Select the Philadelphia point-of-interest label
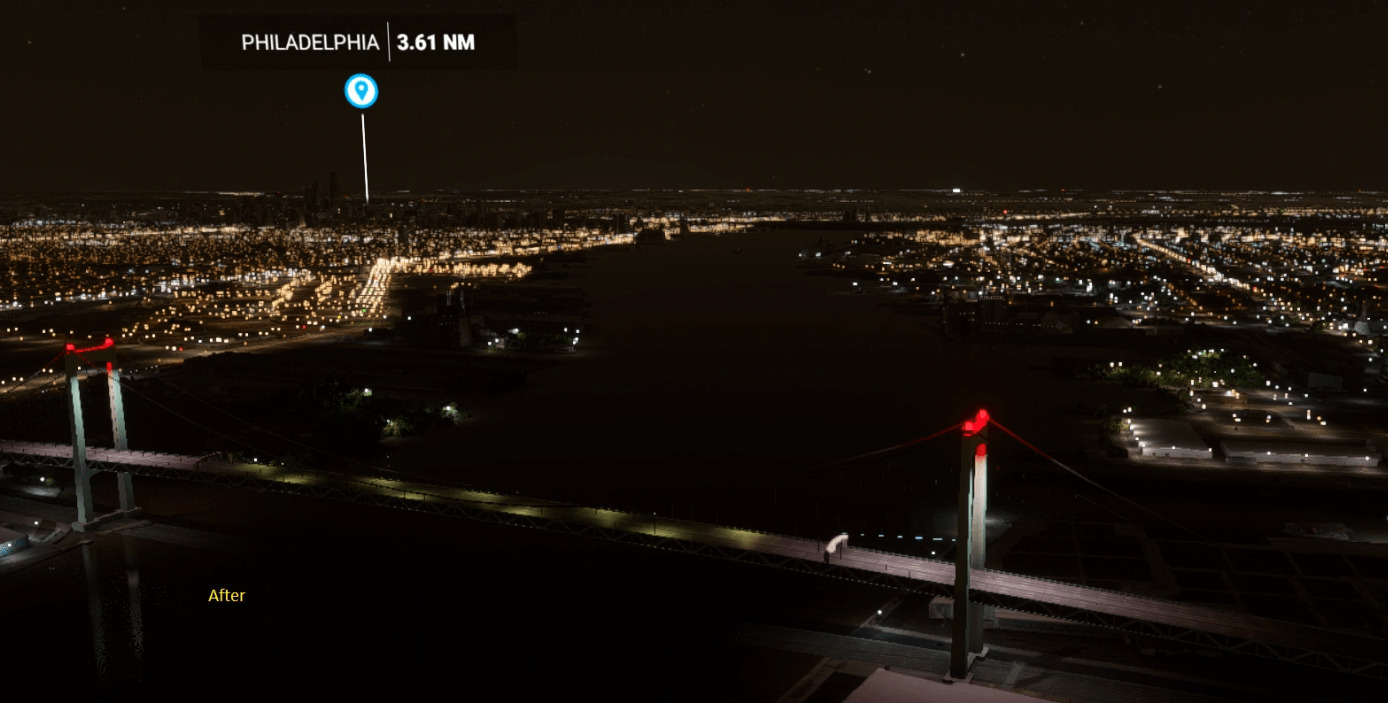Viewport: 1388px width, 703px height. point(311,43)
